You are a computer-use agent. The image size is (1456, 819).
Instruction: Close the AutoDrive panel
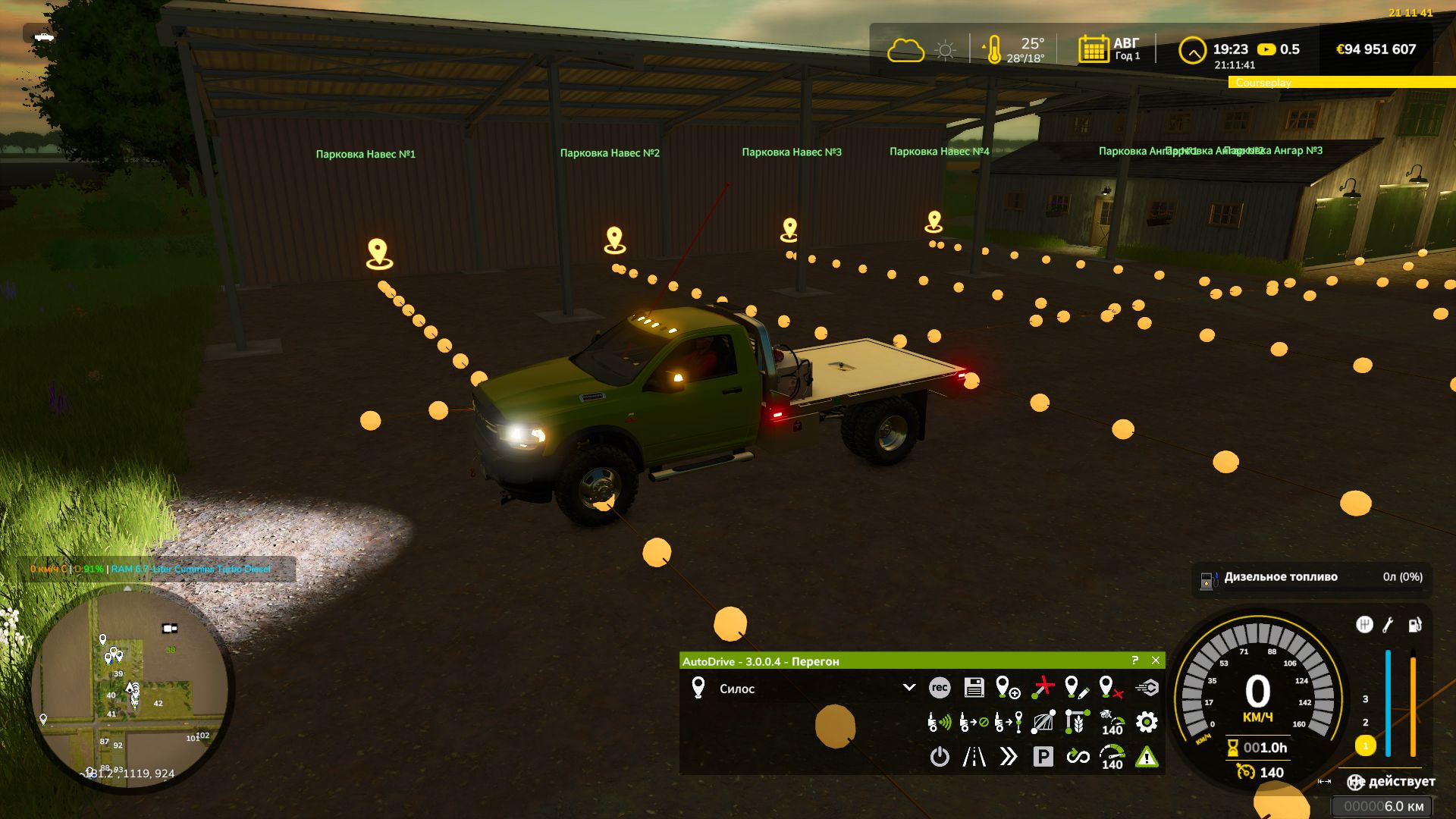pos(1156,661)
